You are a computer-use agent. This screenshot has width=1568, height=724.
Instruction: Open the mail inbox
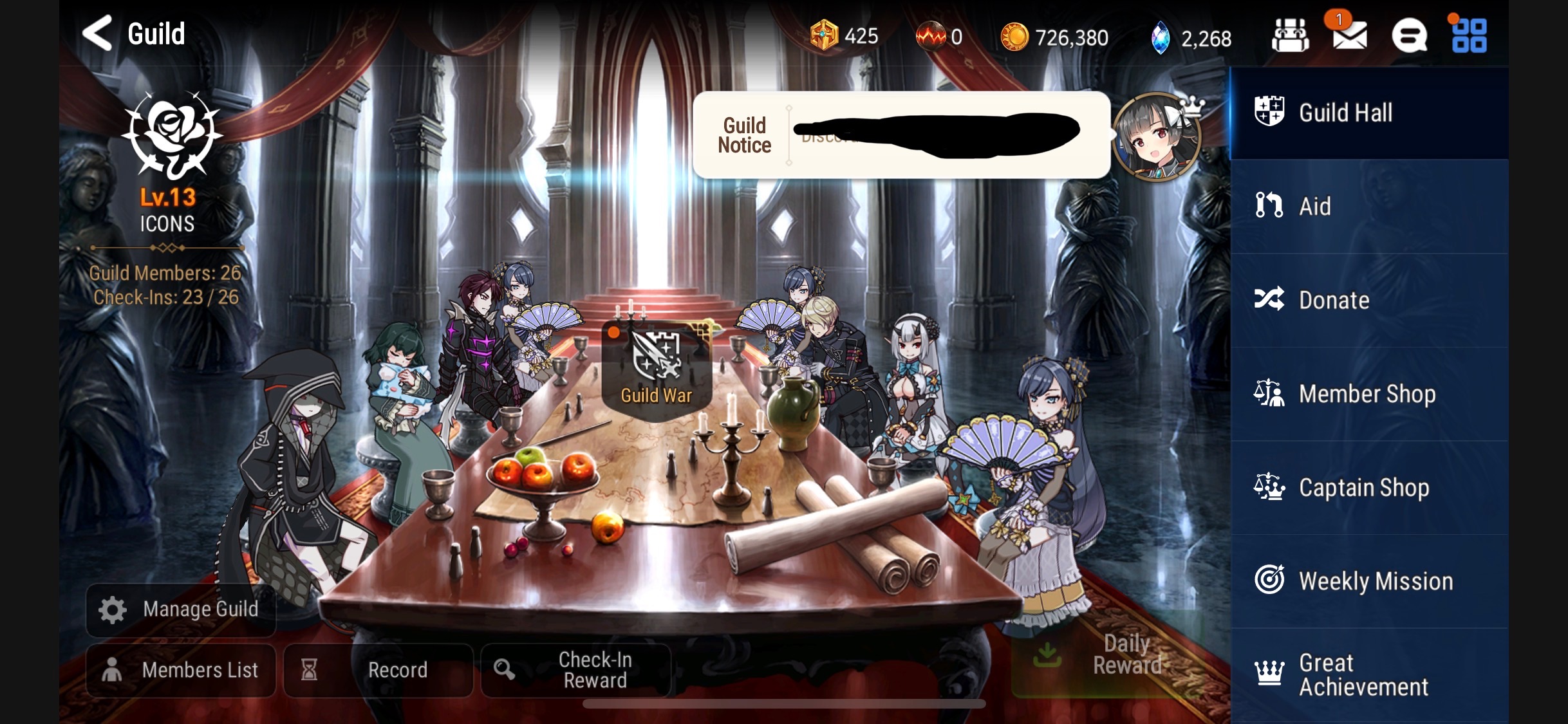(x=1349, y=35)
